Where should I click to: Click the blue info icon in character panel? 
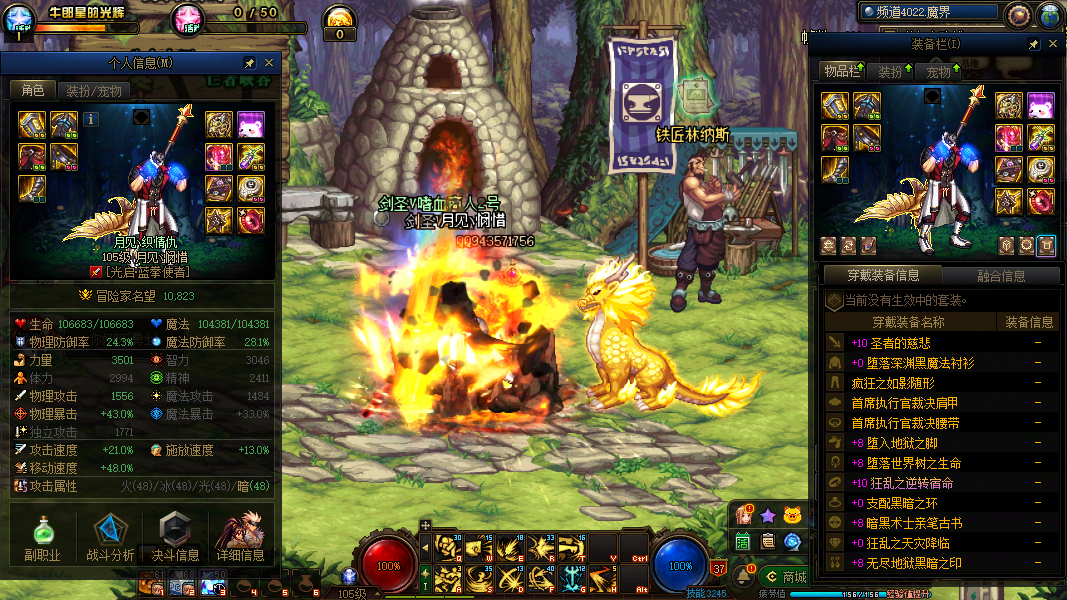[x=91, y=119]
